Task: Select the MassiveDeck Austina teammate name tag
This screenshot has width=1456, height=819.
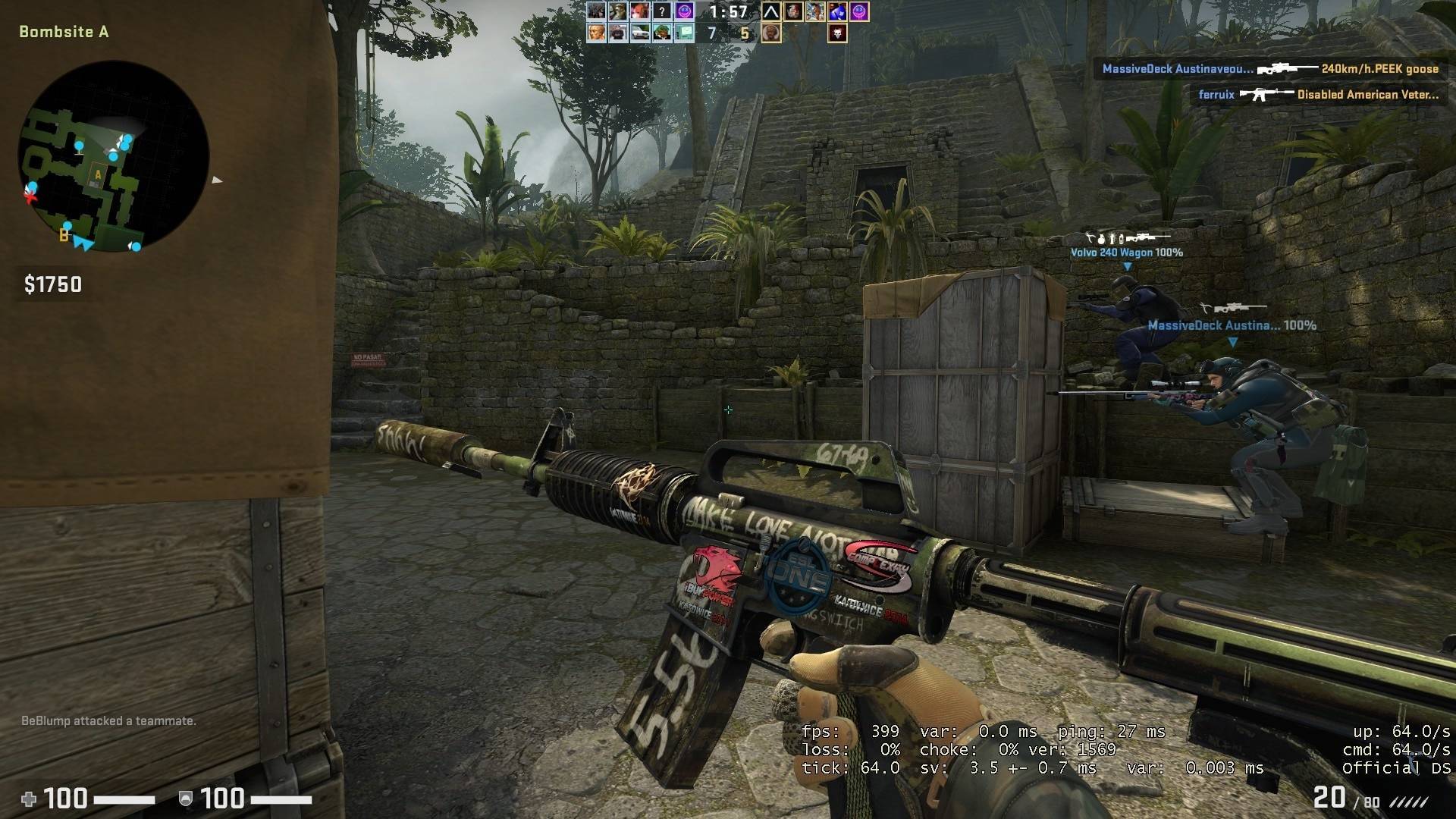Action: pos(1232,325)
